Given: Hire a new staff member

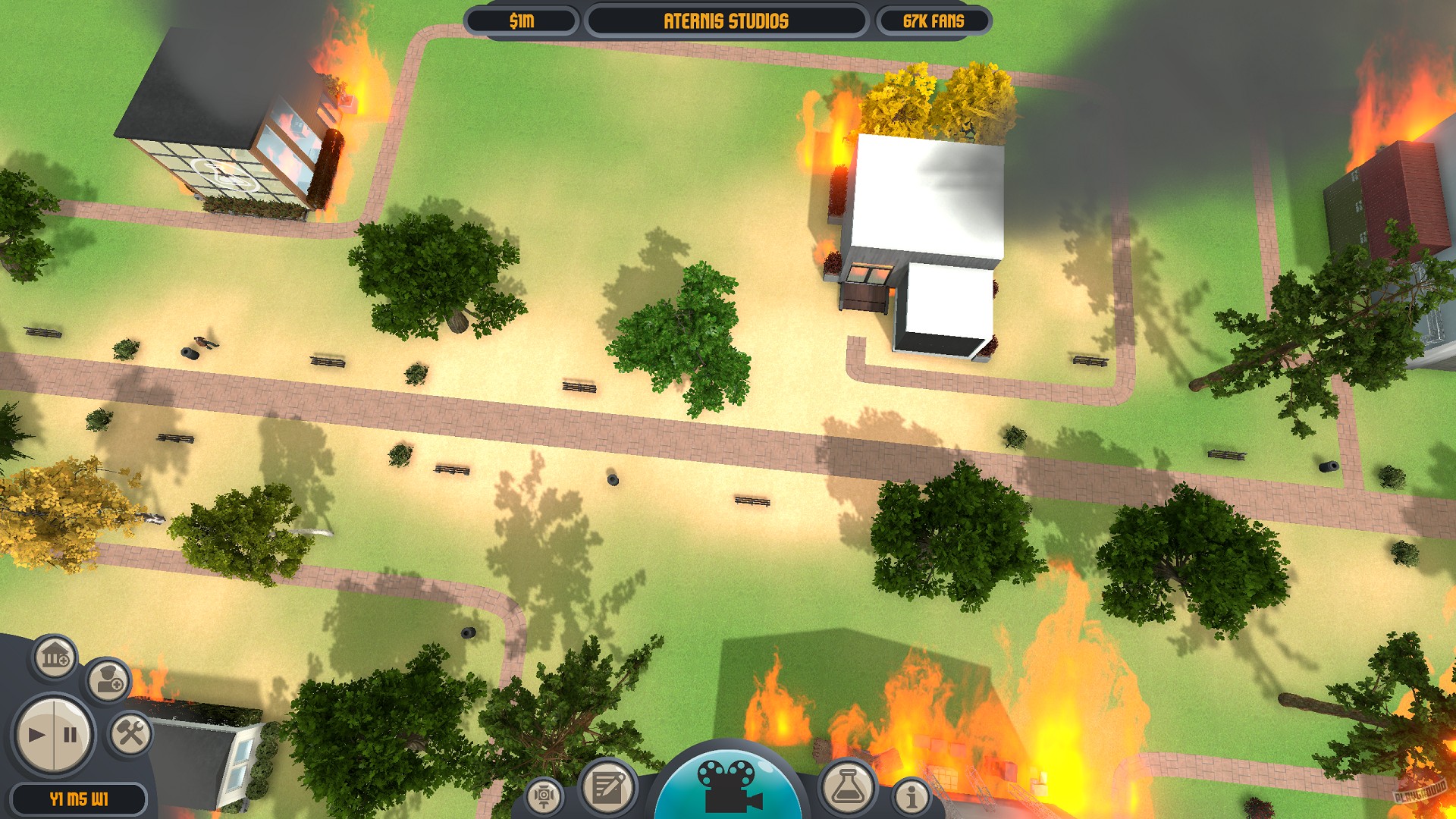Looking at the screenshot, I should coord(111,682).
